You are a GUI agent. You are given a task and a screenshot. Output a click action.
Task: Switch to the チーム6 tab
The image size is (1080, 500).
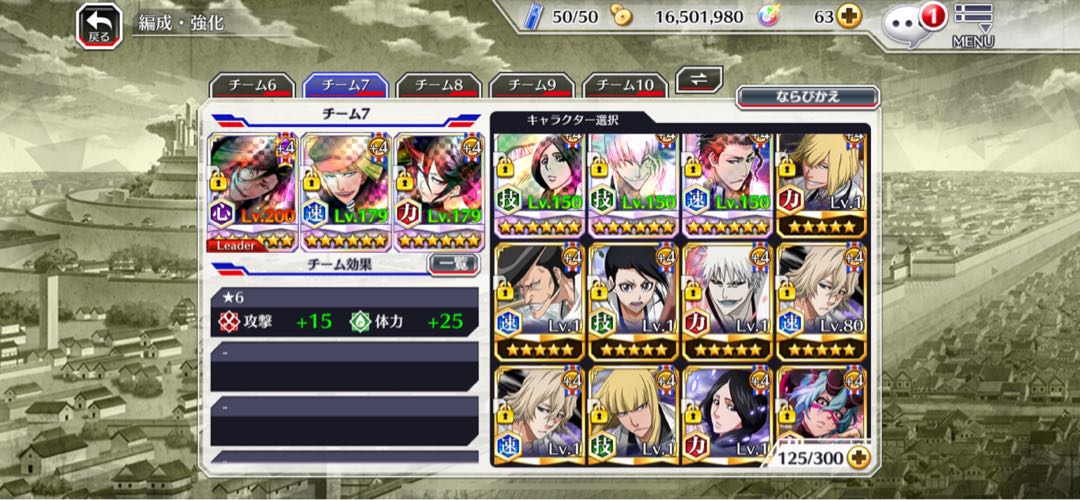coord(255,85)
